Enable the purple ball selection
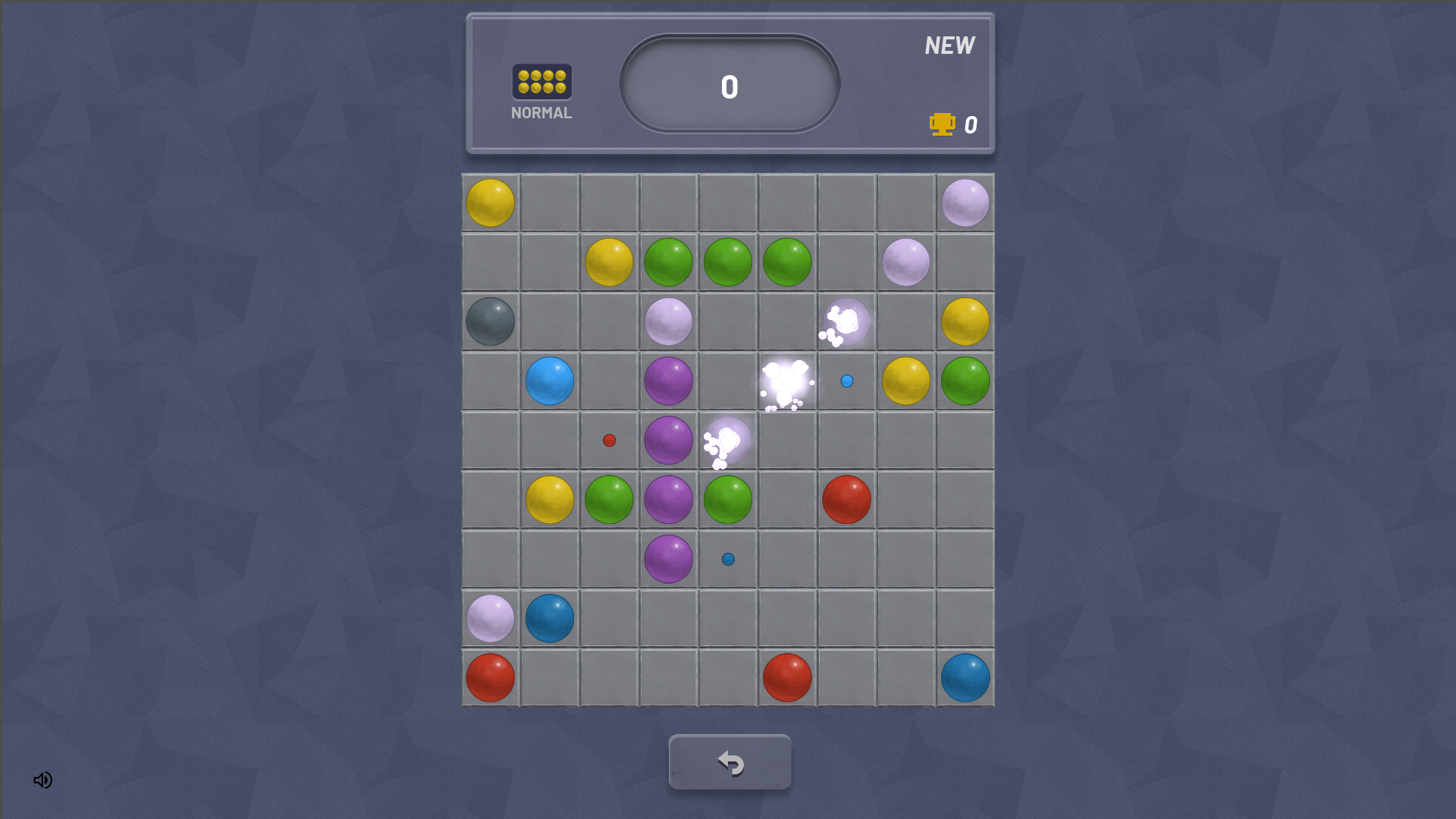 coord(668,381)
